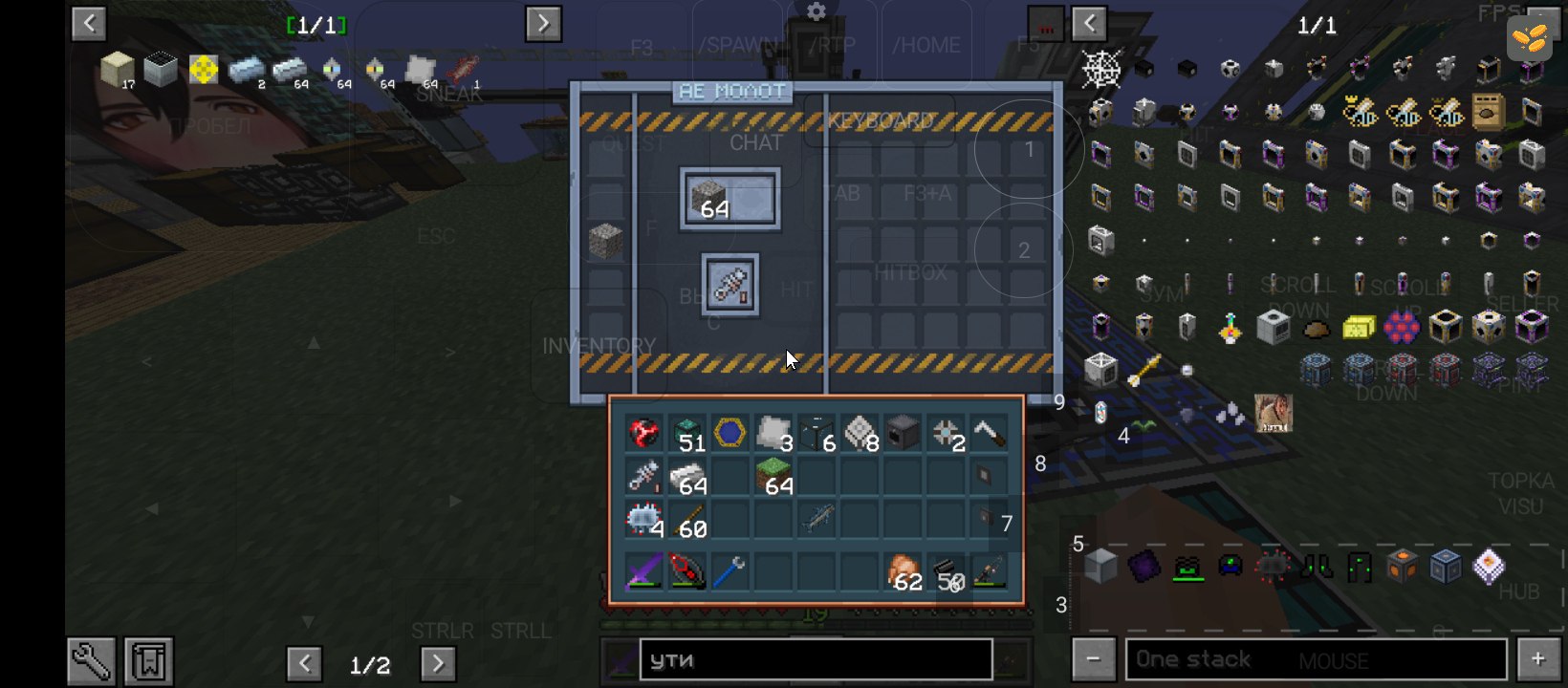Pick up the 64 grass blocks stack
Image resolution: width=1568 pixels, height=688 pixels.
[774, 477]
